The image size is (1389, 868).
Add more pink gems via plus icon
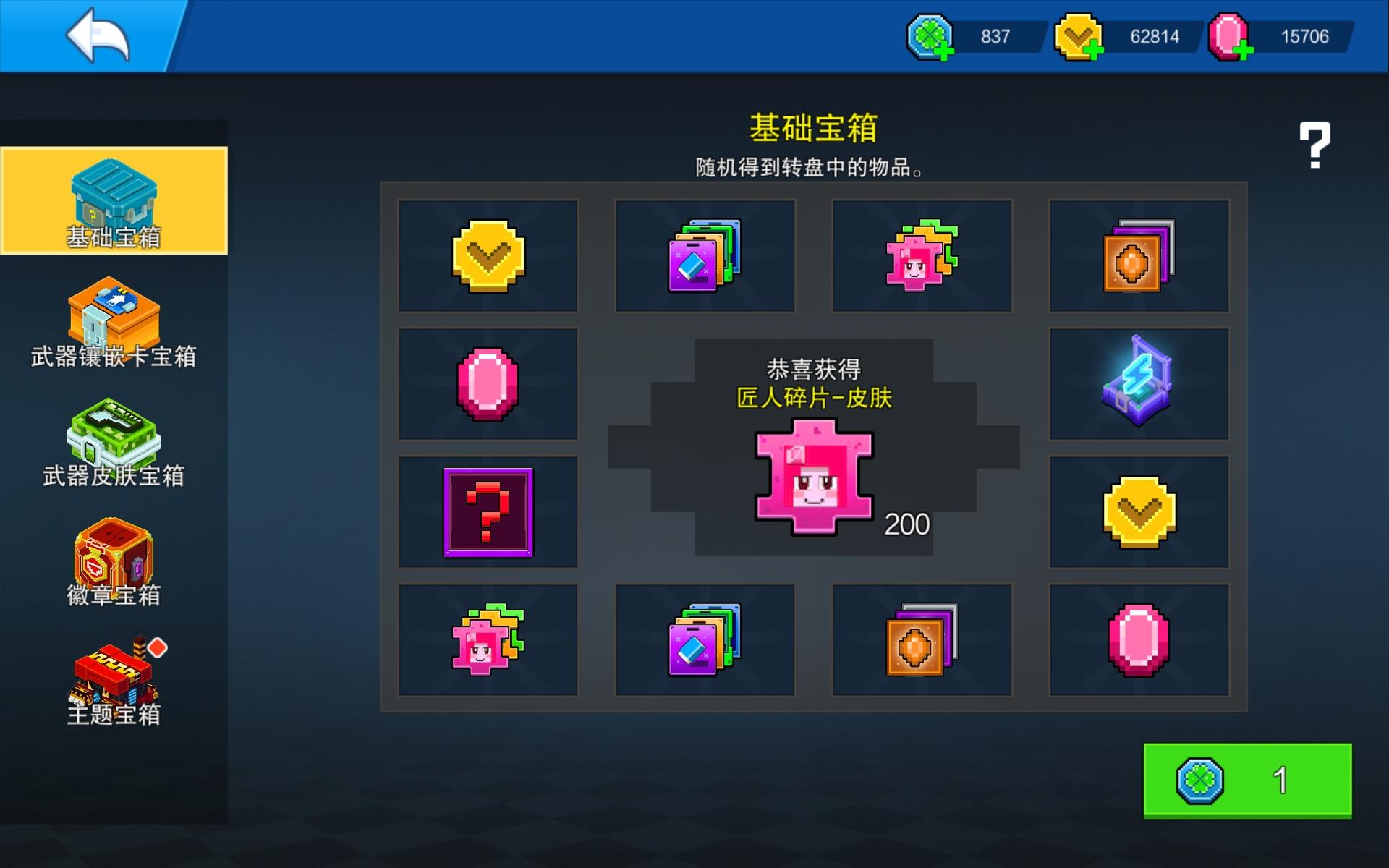[x=1244, y=51]
